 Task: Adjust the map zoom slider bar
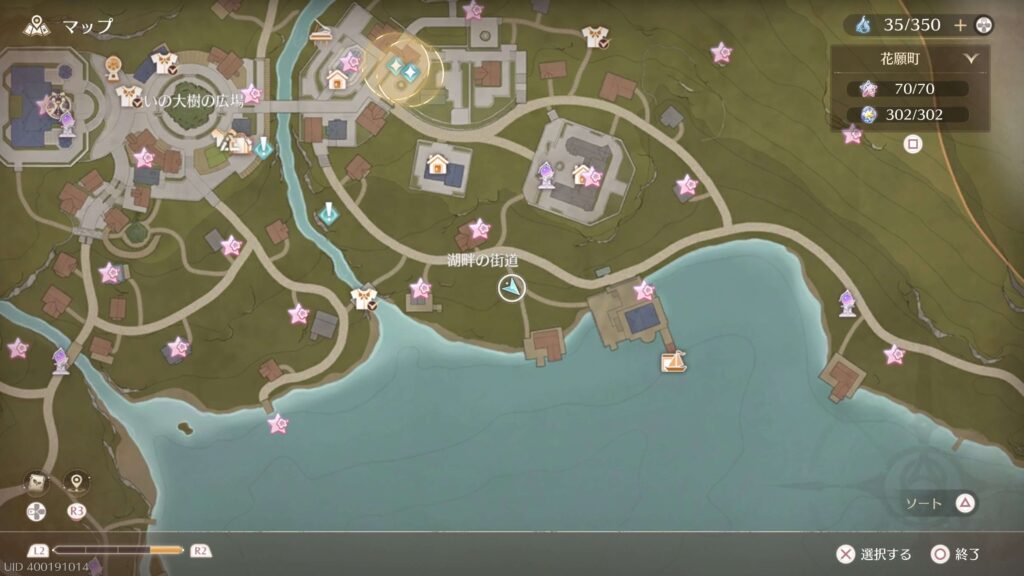pyautogui.click(x=118, y=550)
